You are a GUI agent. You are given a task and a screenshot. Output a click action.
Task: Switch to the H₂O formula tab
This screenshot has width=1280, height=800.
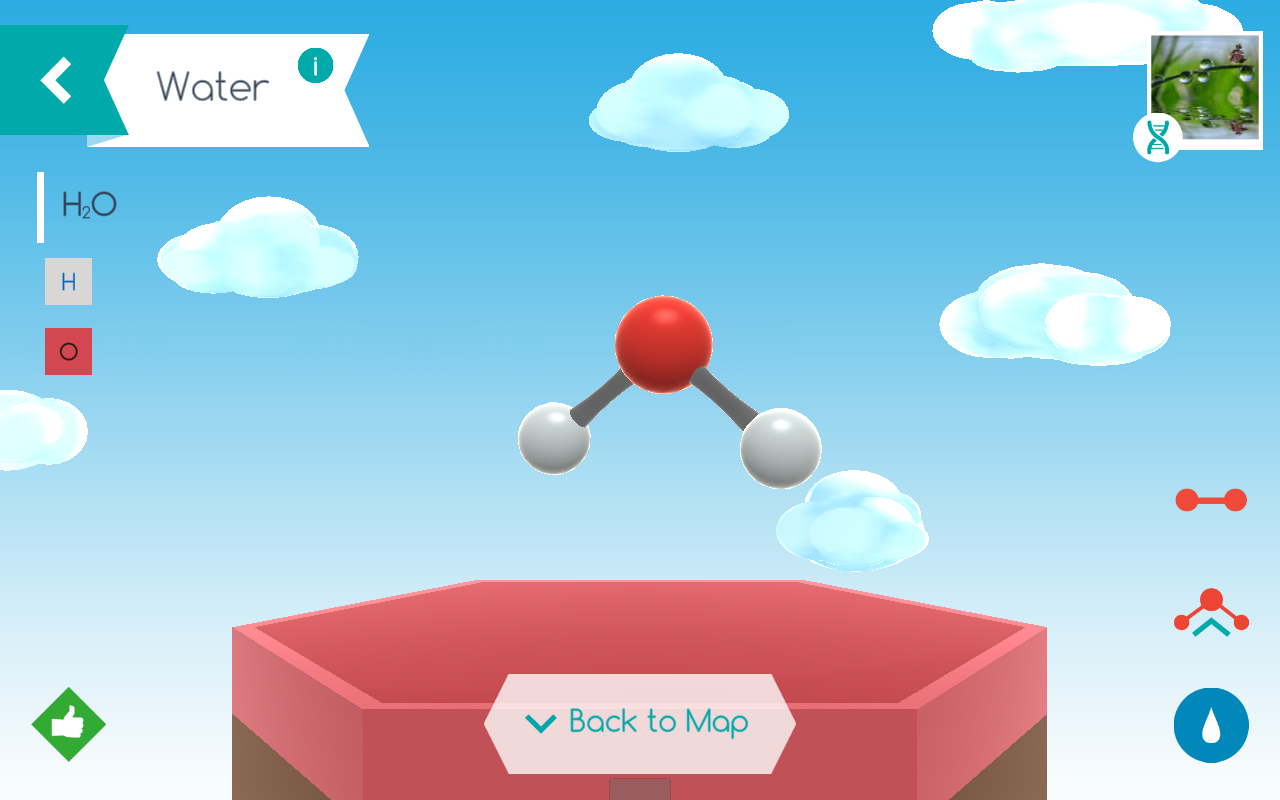click(x=90, y=204)
